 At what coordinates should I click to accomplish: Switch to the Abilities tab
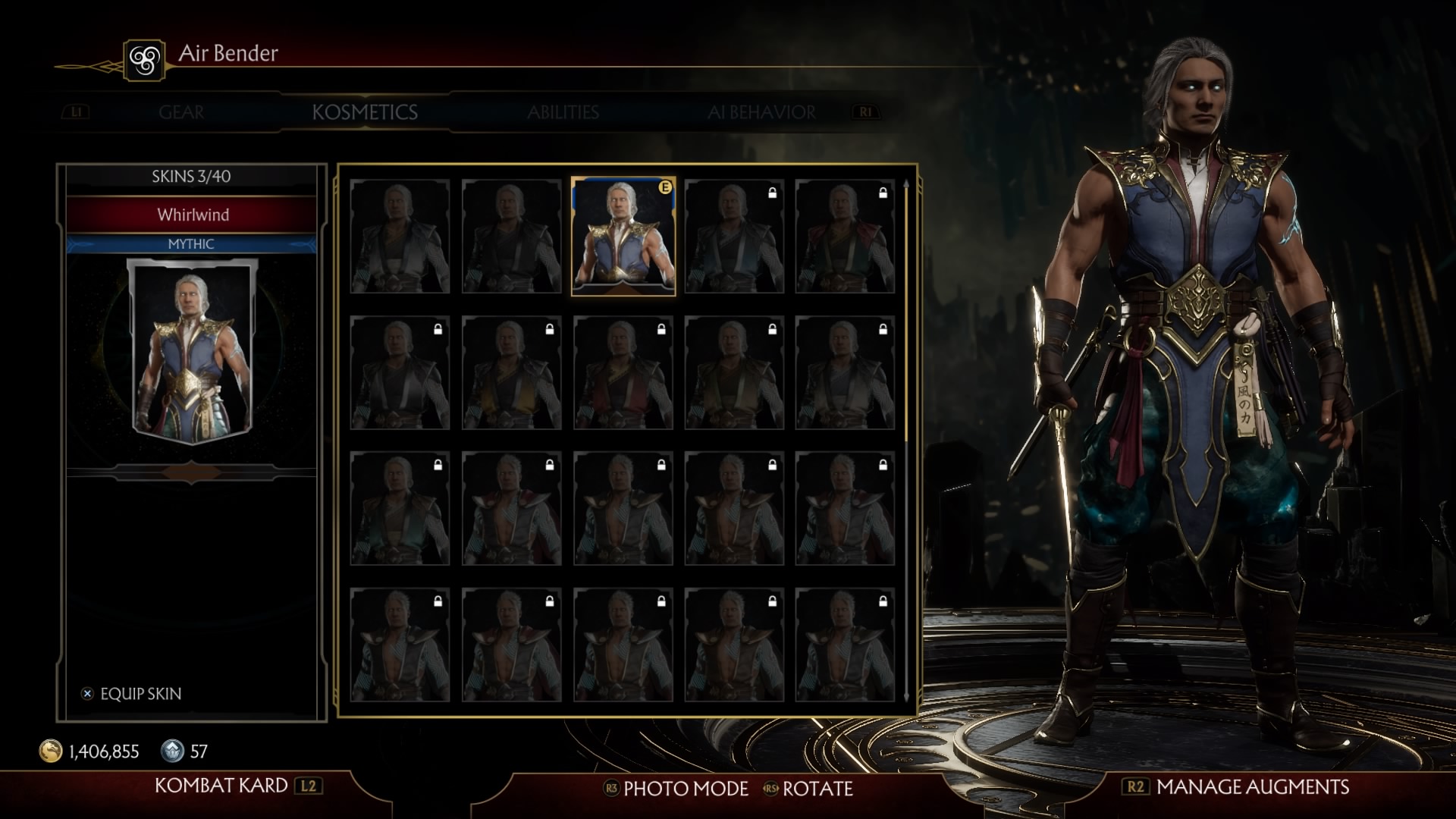click(x=563, y=112)
